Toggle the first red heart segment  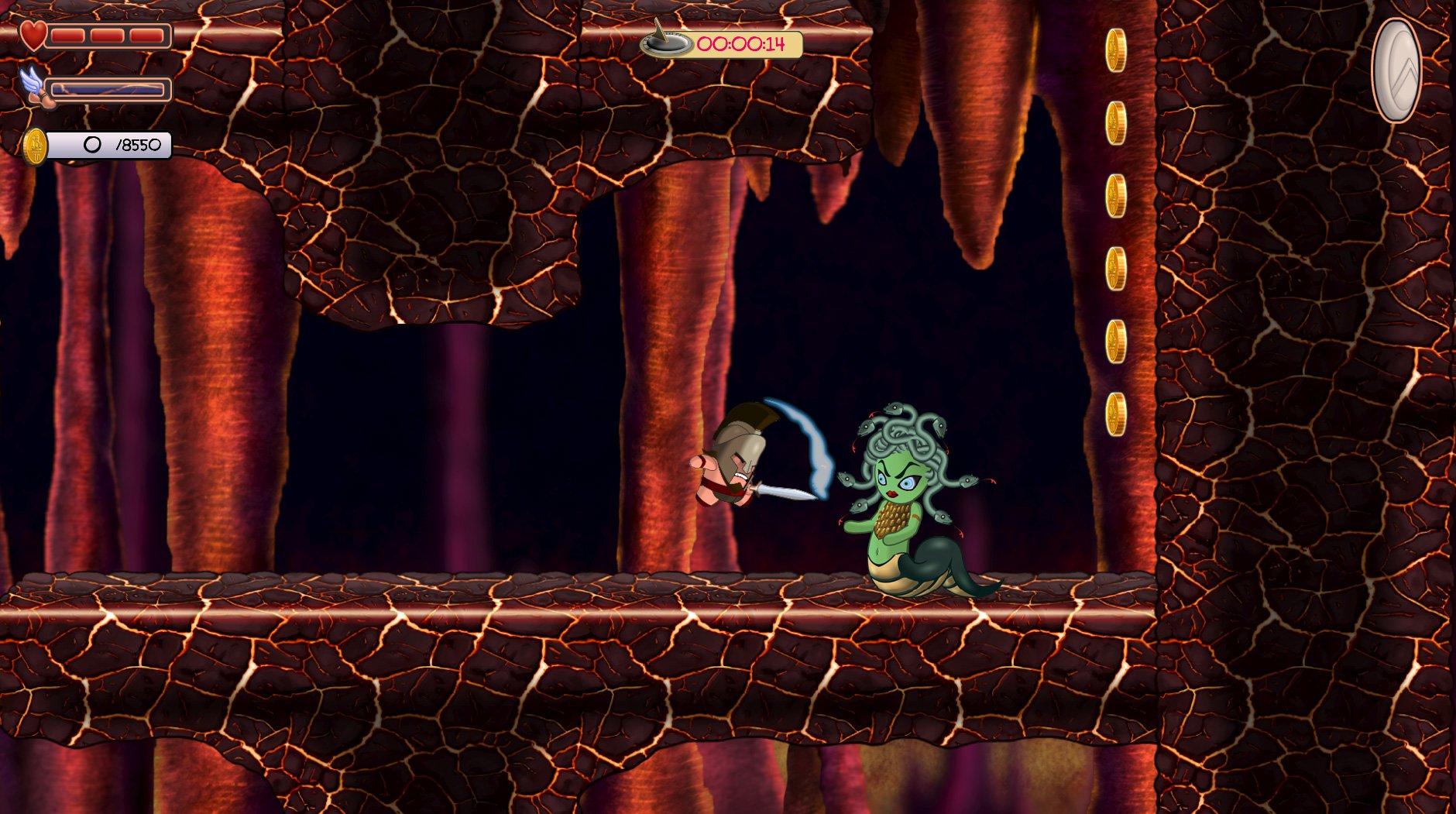[70, 34]
